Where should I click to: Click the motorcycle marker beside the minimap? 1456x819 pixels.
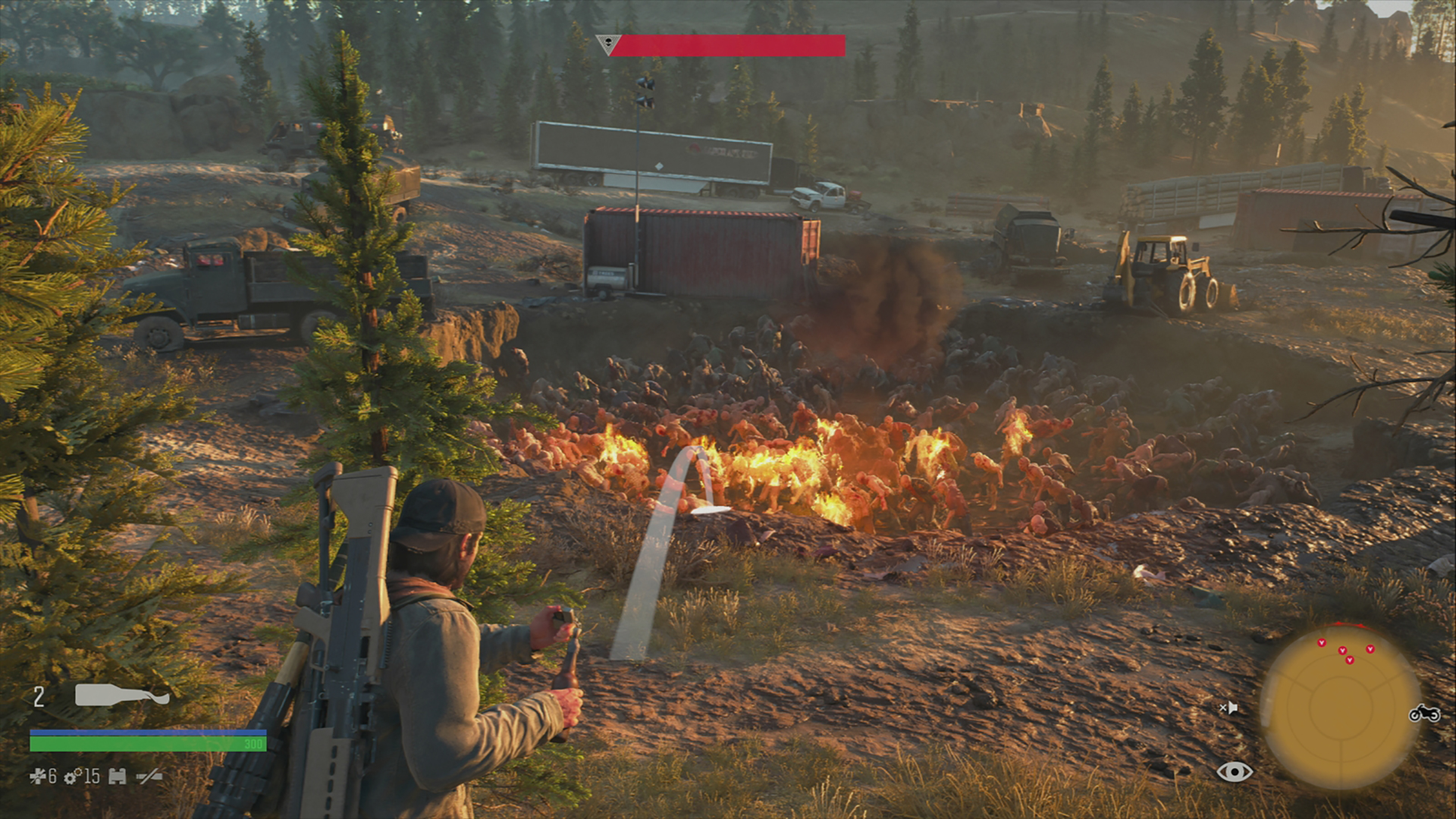[x=1424, y=714]
